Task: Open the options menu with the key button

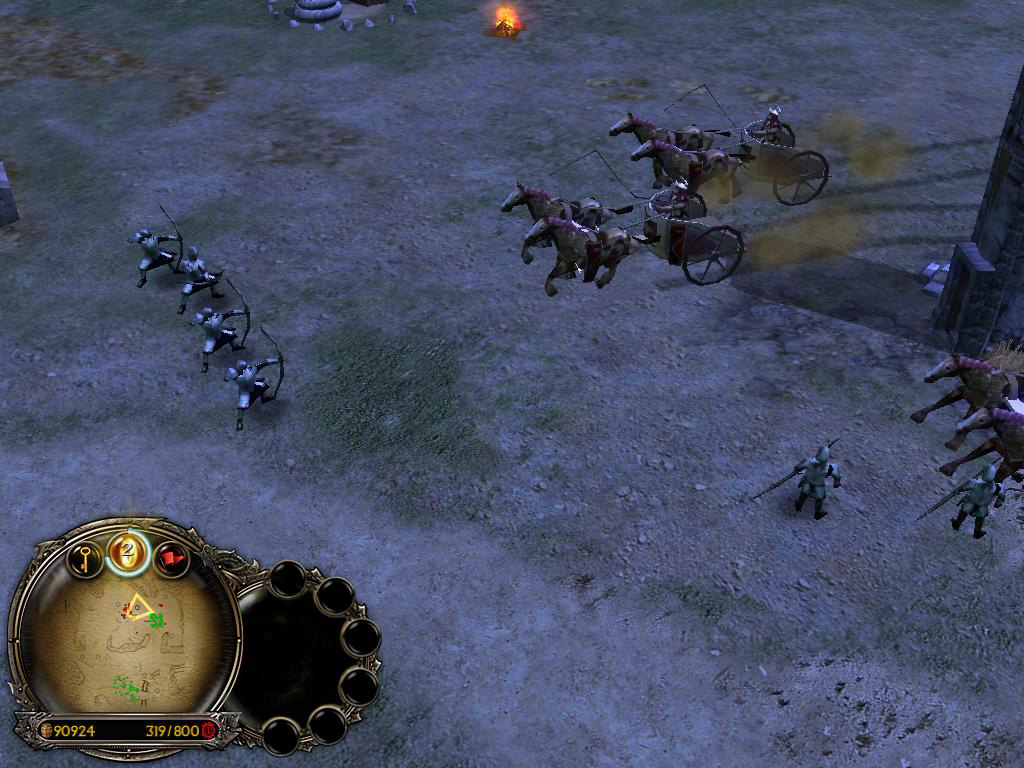Action: (85, 558)
